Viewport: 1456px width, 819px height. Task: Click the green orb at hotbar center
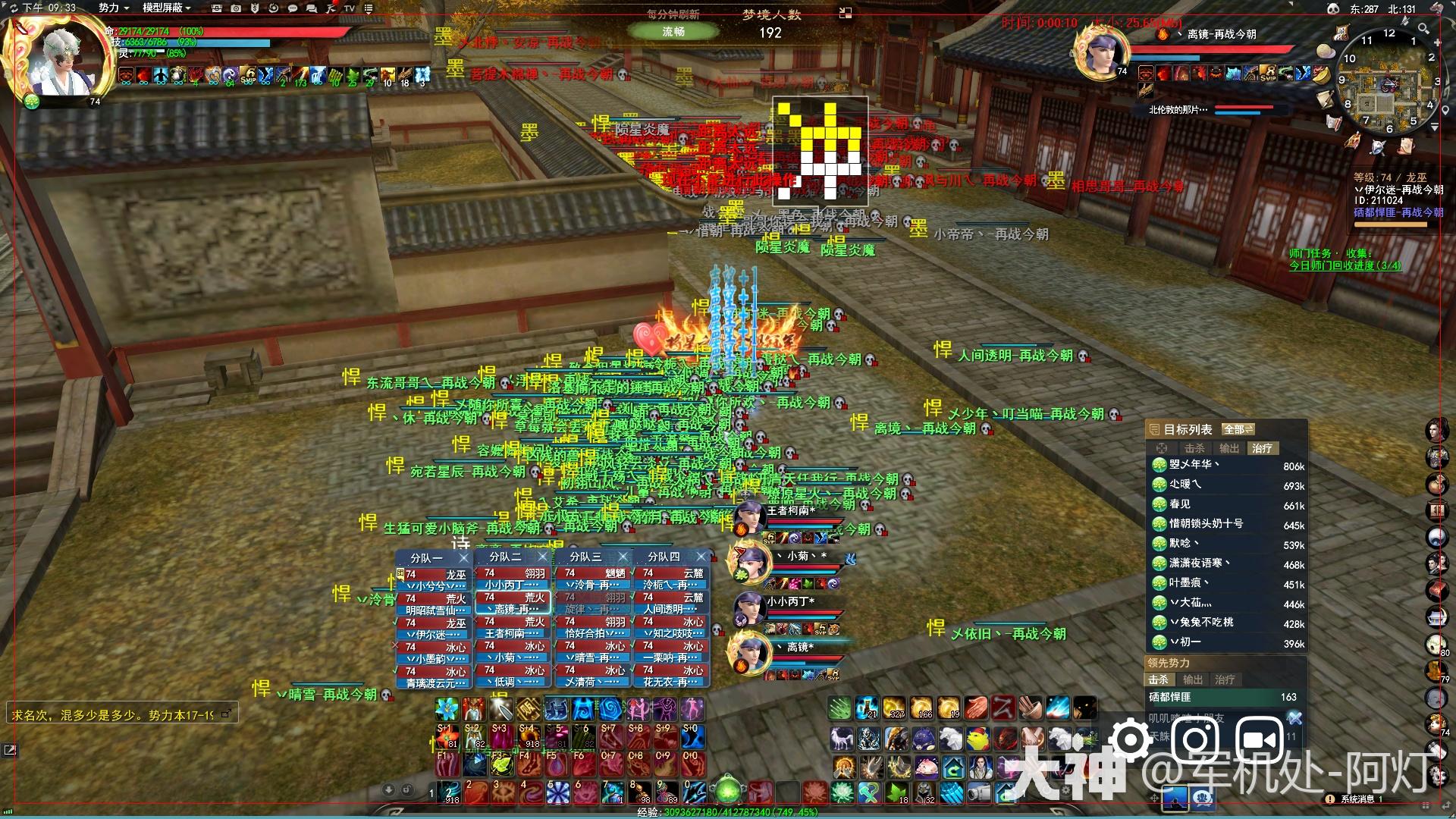point(728,792)
